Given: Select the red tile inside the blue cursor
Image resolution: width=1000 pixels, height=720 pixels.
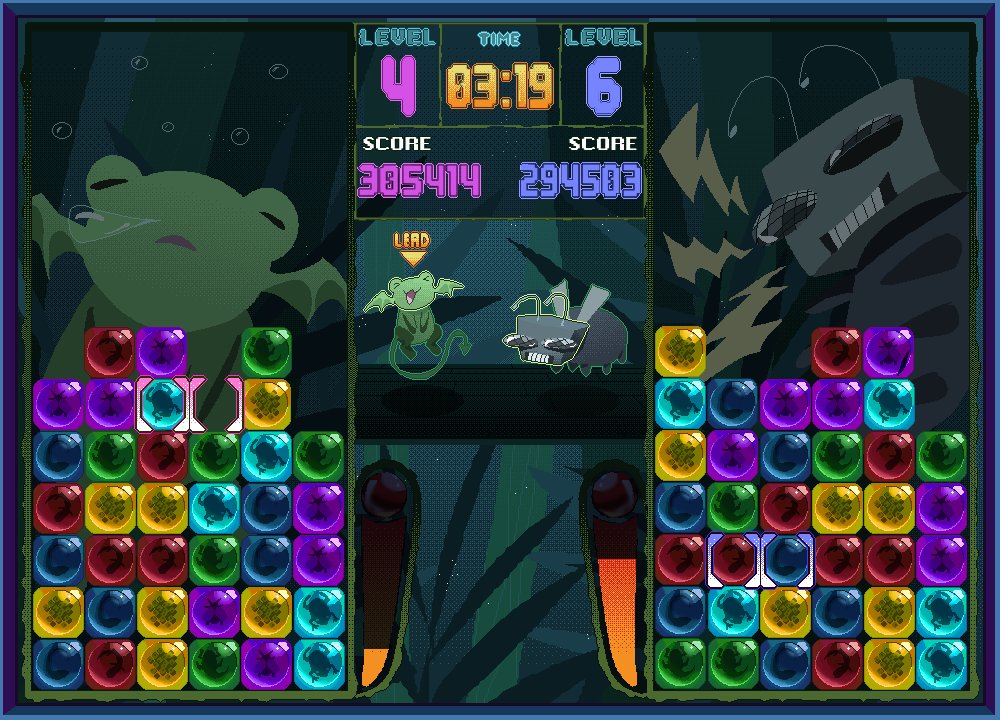Looking at the screenshot, I should click(x=734, y=560).
